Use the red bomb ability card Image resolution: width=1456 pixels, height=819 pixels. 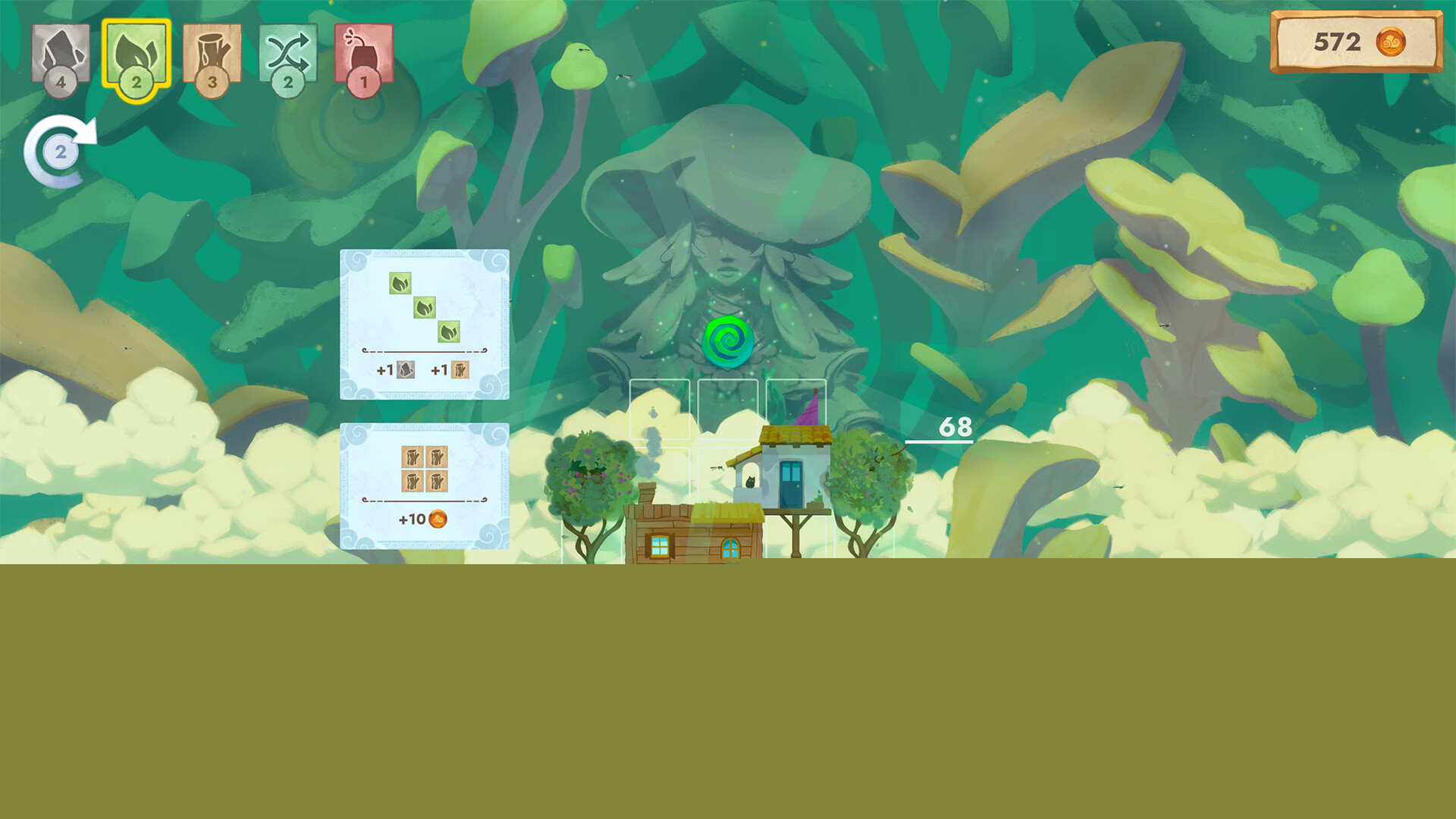tap(364, 55)
